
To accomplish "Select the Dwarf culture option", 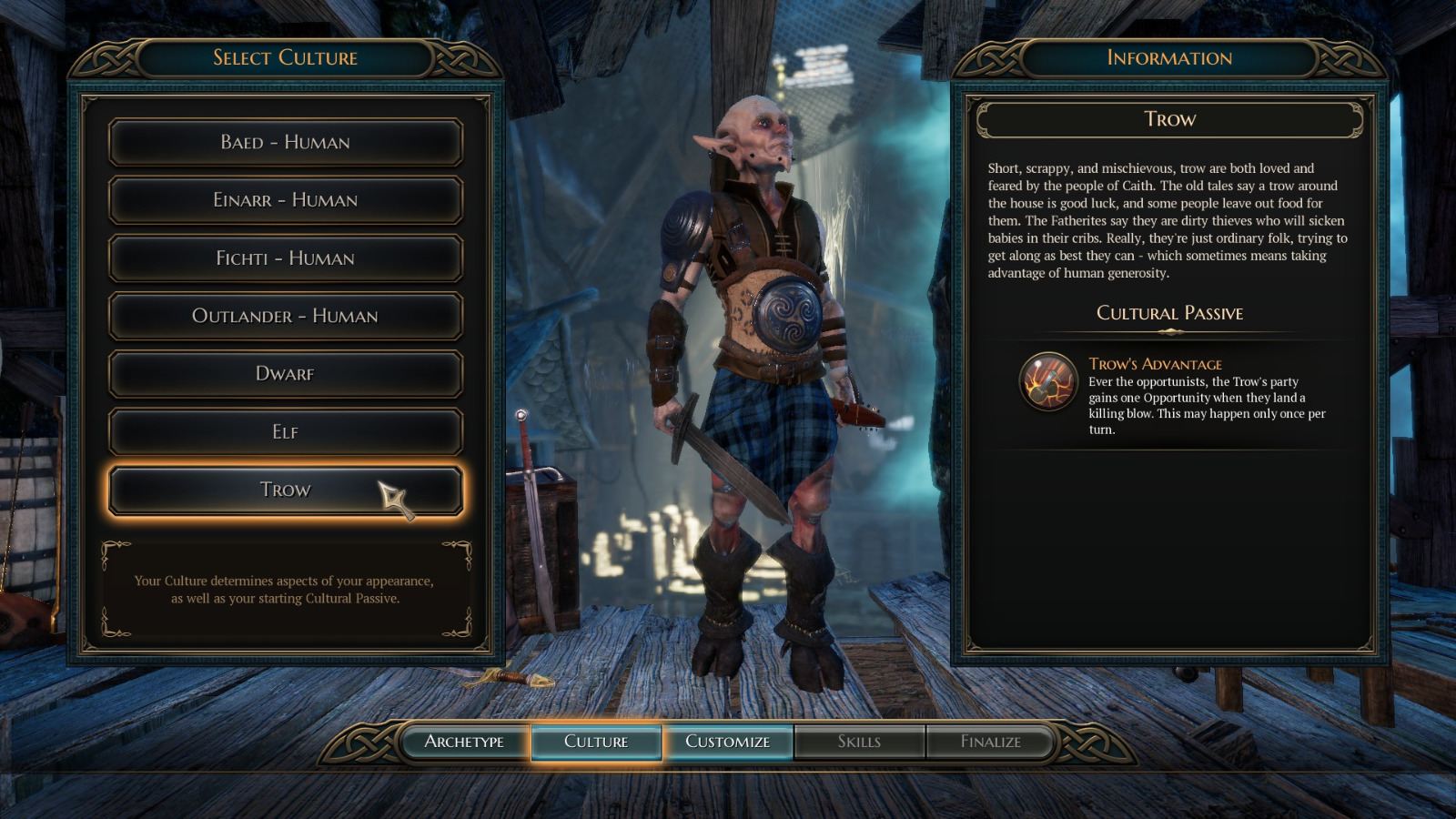I will [285, 373].
